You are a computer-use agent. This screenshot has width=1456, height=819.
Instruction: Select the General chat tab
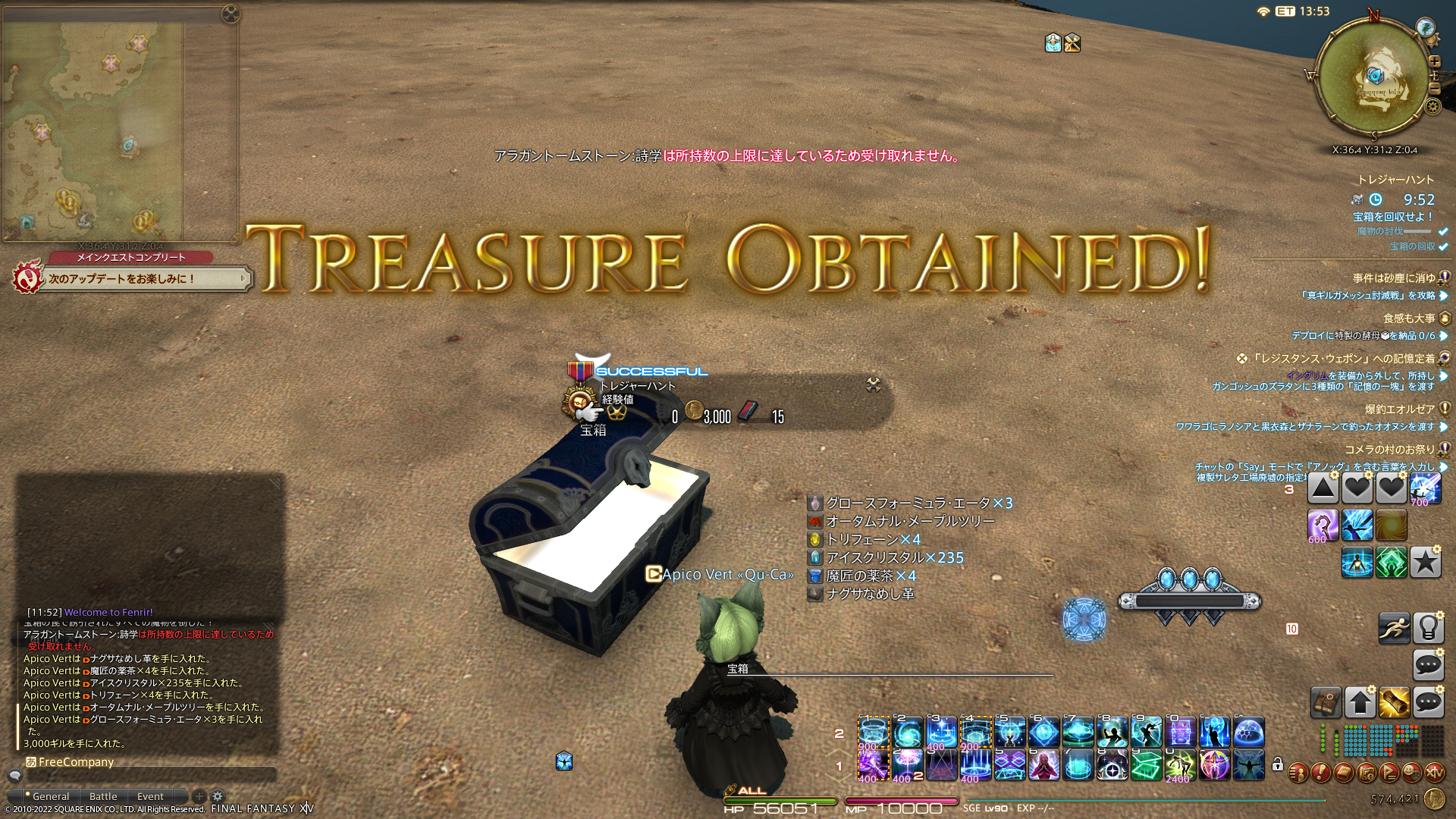(x=51, y=796)
